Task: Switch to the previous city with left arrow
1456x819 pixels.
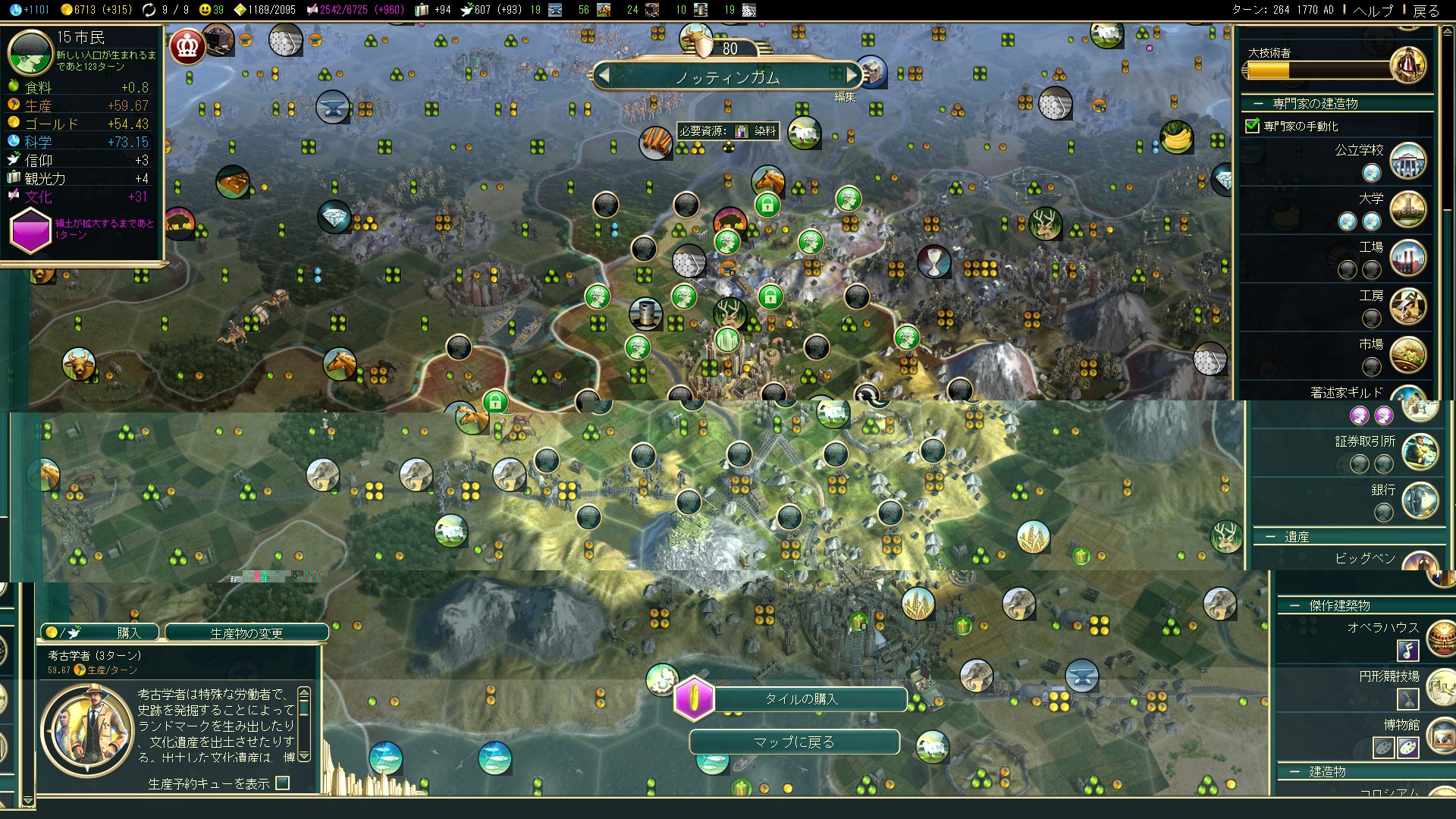Action: coord(604,75)
